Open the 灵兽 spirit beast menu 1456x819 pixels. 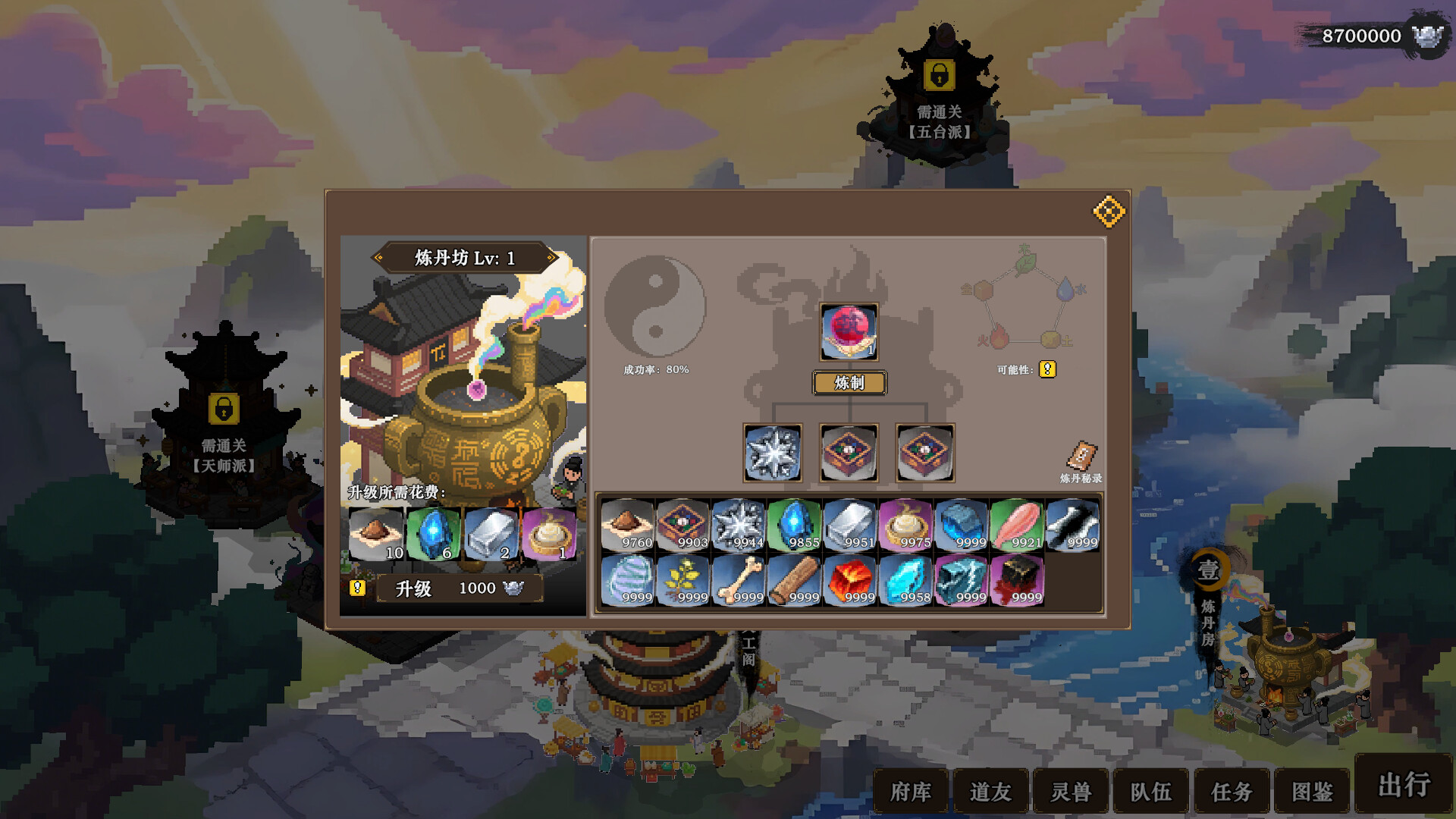pyautogui.click(x=1071, y=792)
